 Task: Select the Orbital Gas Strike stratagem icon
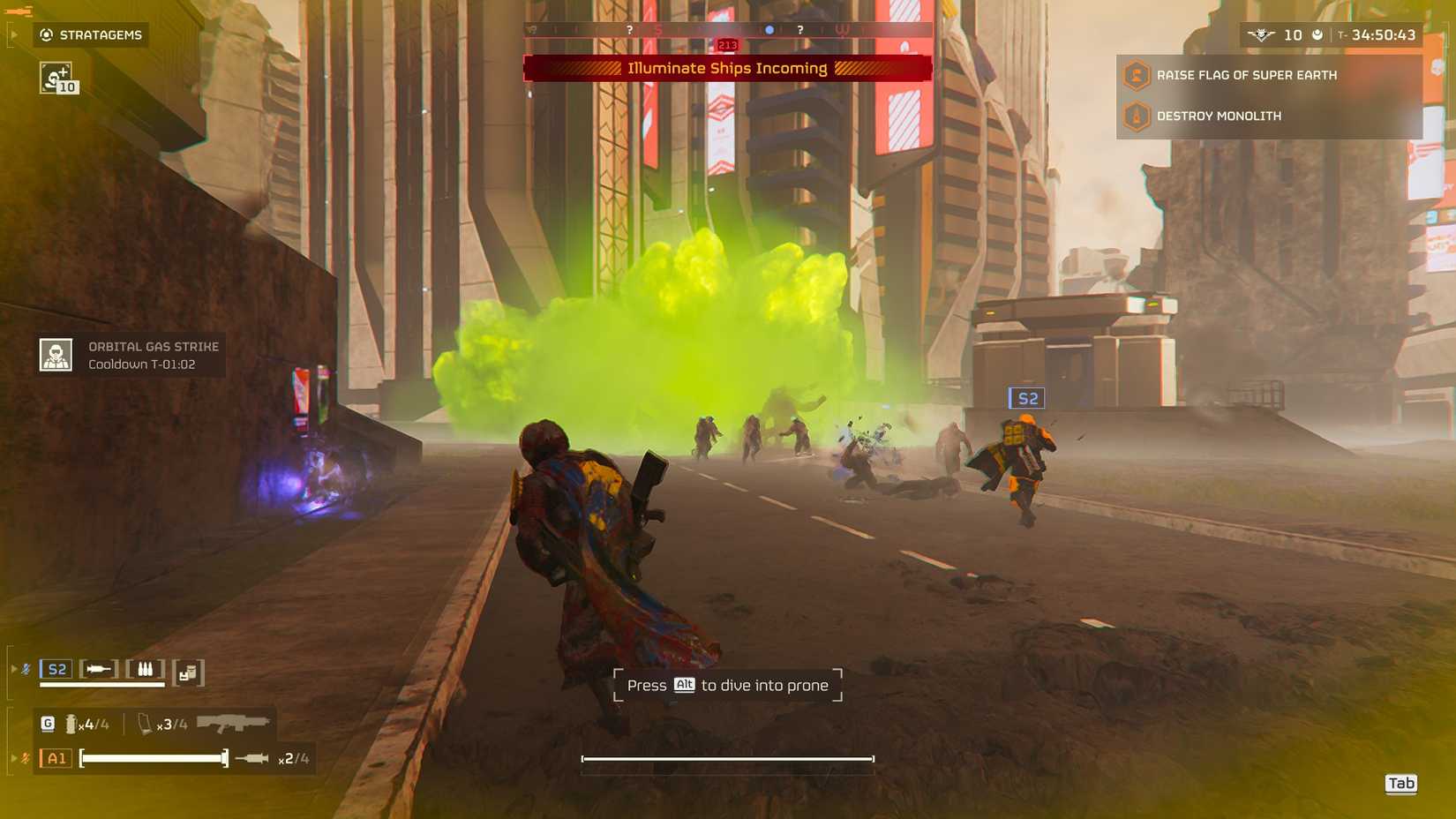(x=56, y=353)
